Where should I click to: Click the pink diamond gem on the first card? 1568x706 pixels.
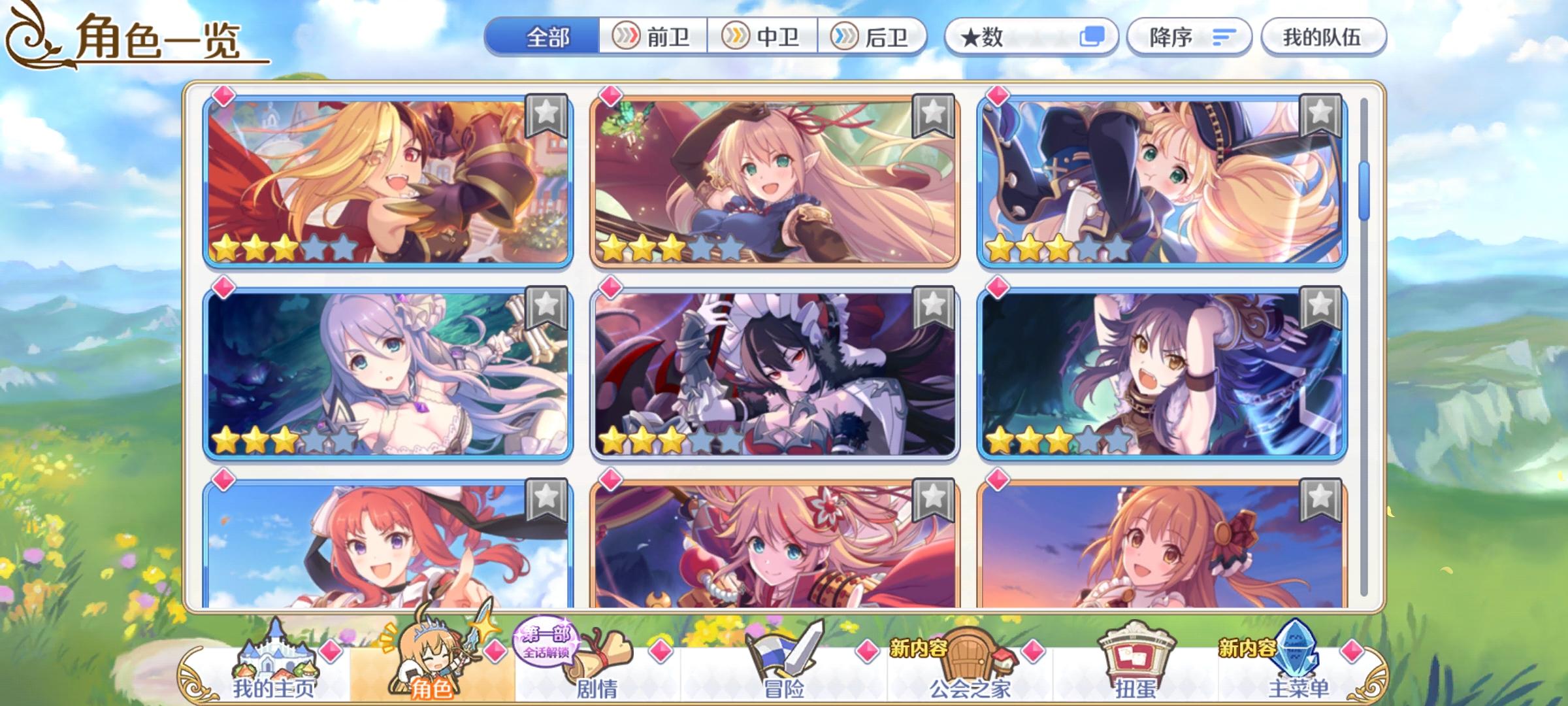point(224,96)
